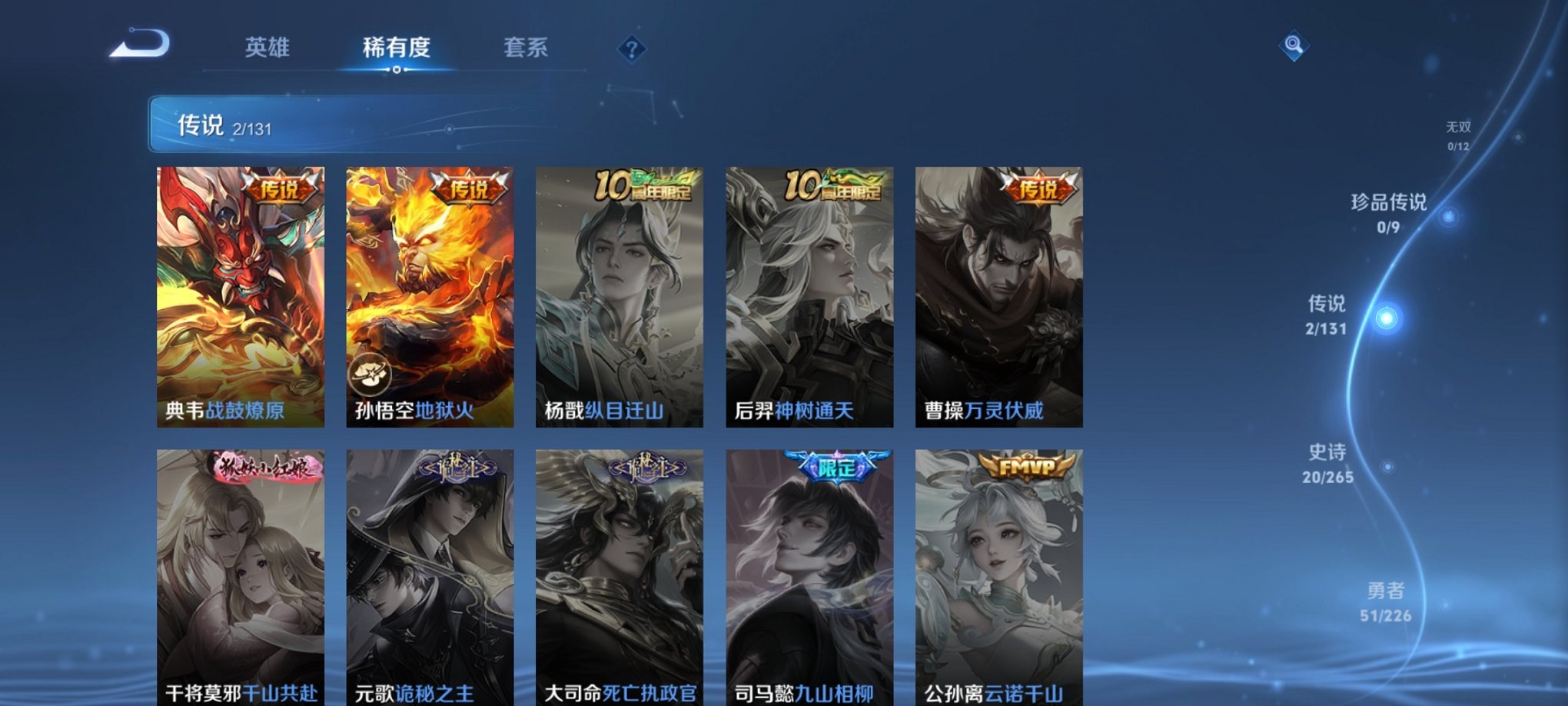Open search with the magnifier icon
1568x706 pixels.
pyautogui.click(x=1295, y=46)
